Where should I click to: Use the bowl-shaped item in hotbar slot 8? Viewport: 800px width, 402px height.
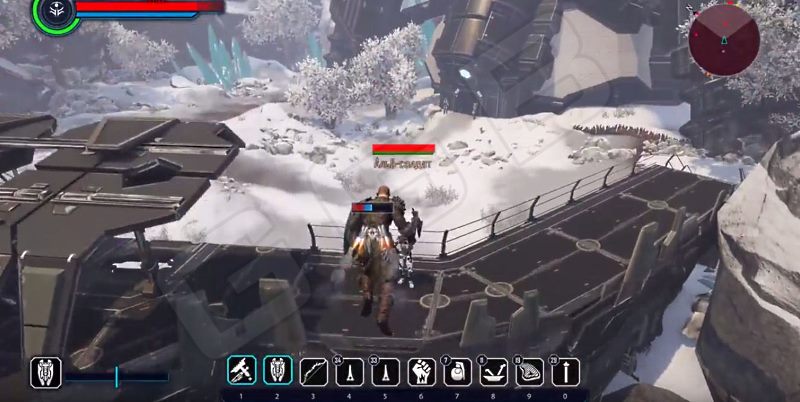click(494, 372)
